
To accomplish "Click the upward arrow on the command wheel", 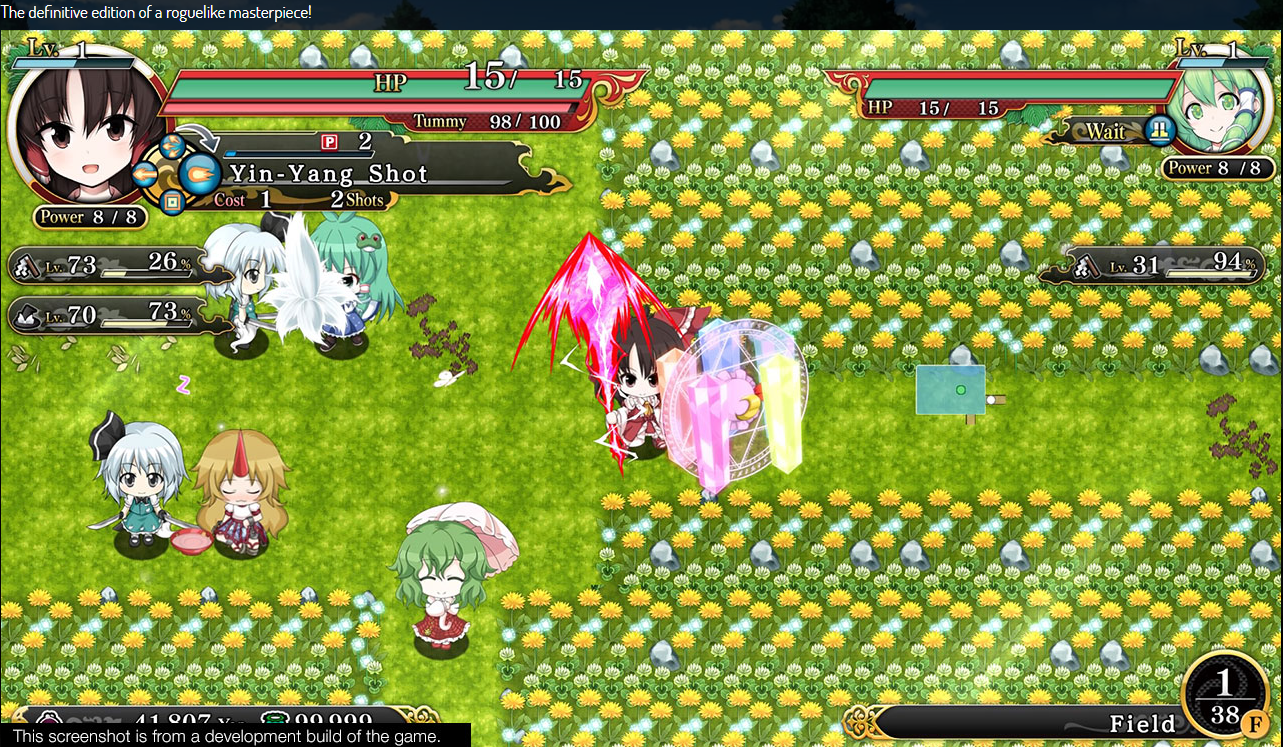I will pyautogui.click(x=172, y=146).
